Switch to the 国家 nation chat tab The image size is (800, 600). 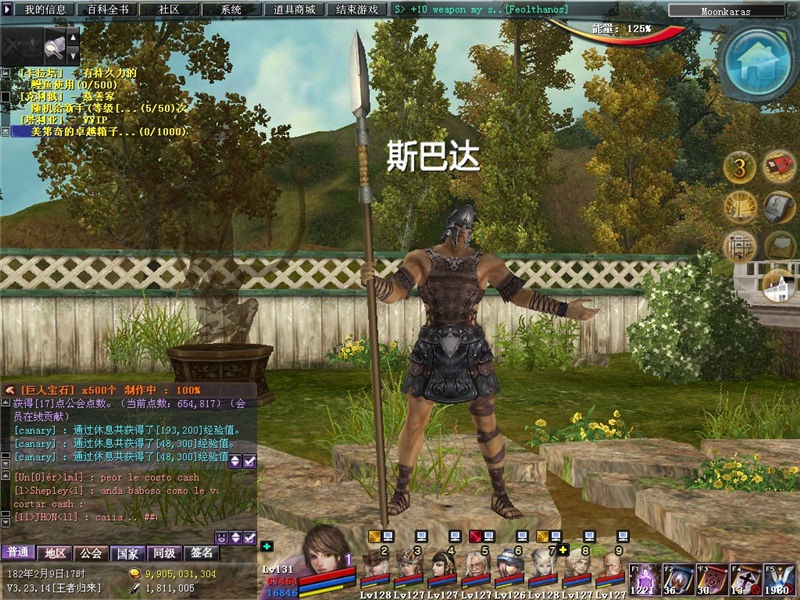pos(127,553)
